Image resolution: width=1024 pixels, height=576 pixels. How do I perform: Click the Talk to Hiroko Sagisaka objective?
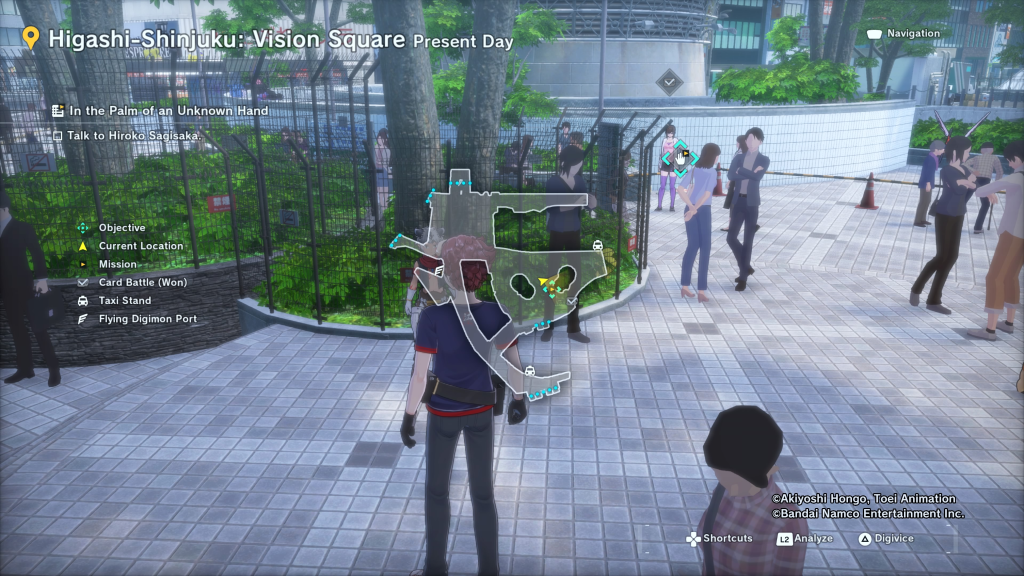click(x=133, y=135)
